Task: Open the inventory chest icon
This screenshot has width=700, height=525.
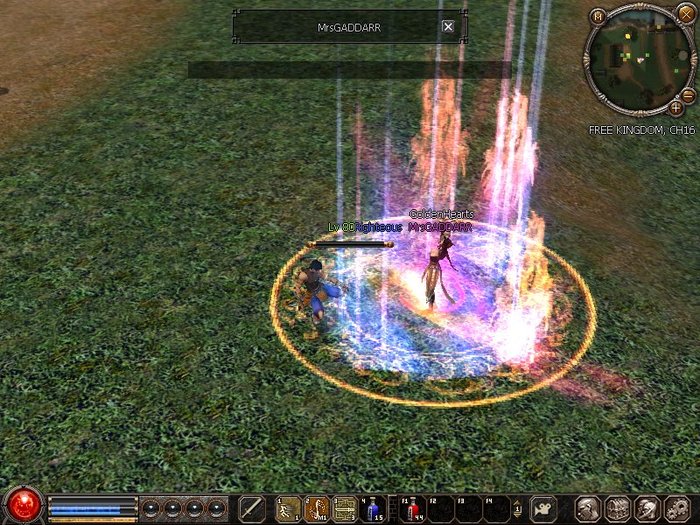Action: [617, 508]
